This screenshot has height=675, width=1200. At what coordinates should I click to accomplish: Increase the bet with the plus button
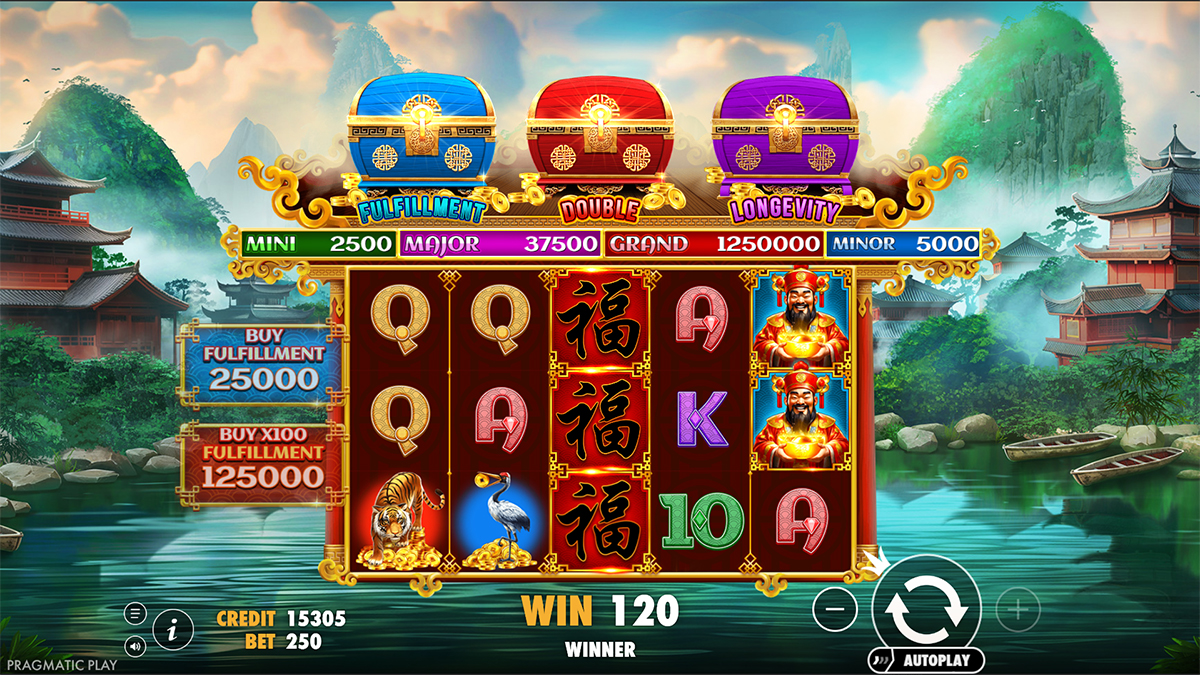coord(1018,608)
